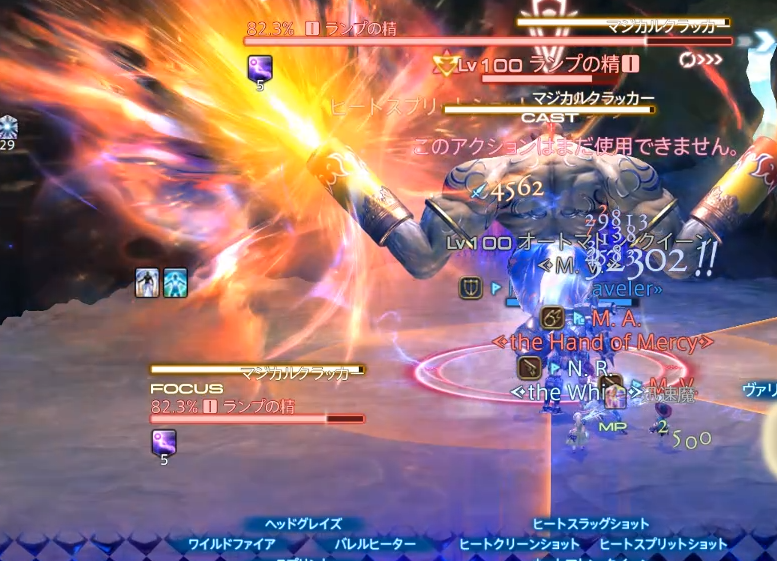This screenshot has width=777, height=561.
Task: Click the purple debuff icon below the top target bar
Action: pos(260,68)
